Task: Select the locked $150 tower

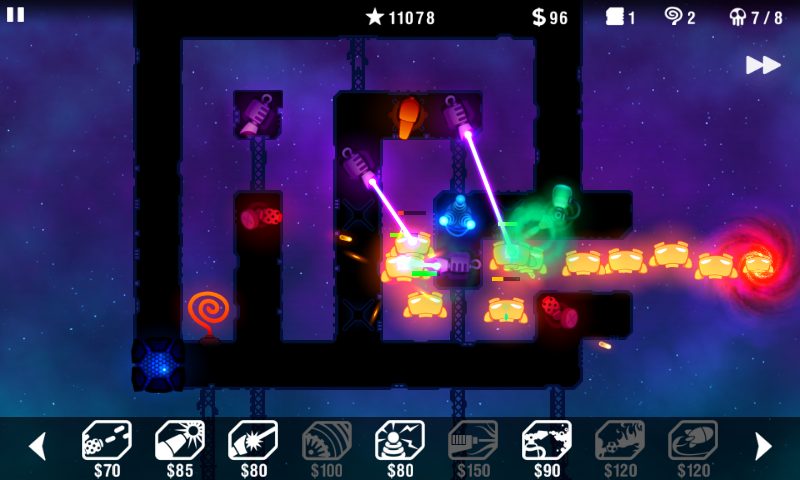Action: coord(473,441)
